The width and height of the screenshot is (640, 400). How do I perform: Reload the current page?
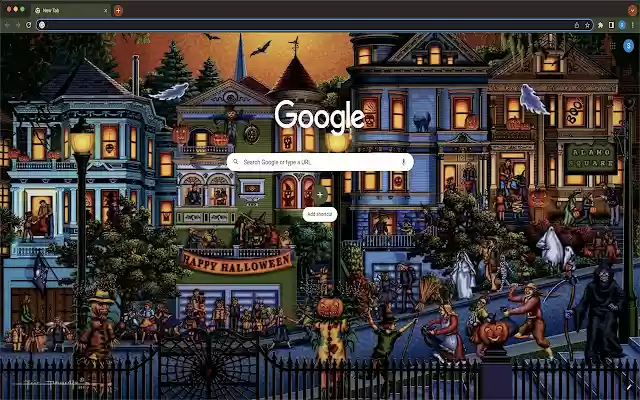tap(28, 25)
